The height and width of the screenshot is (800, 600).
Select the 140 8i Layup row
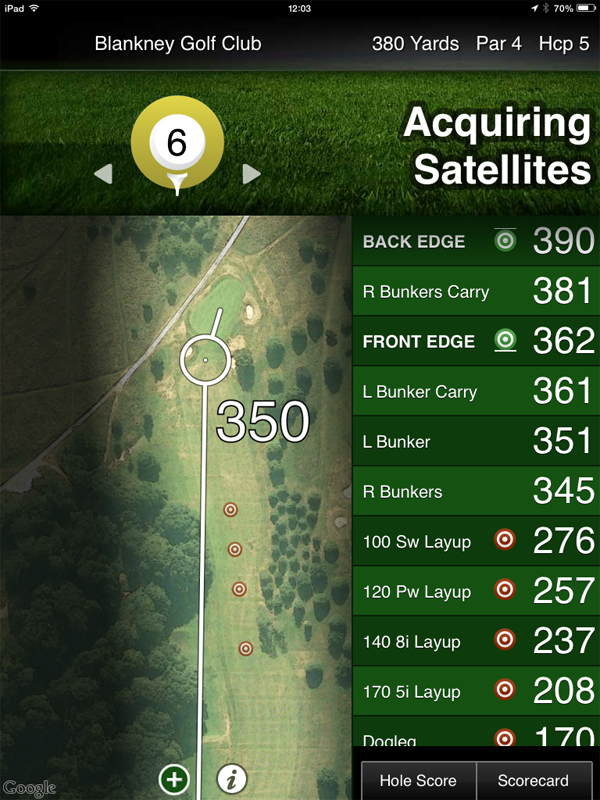(476, 641)
